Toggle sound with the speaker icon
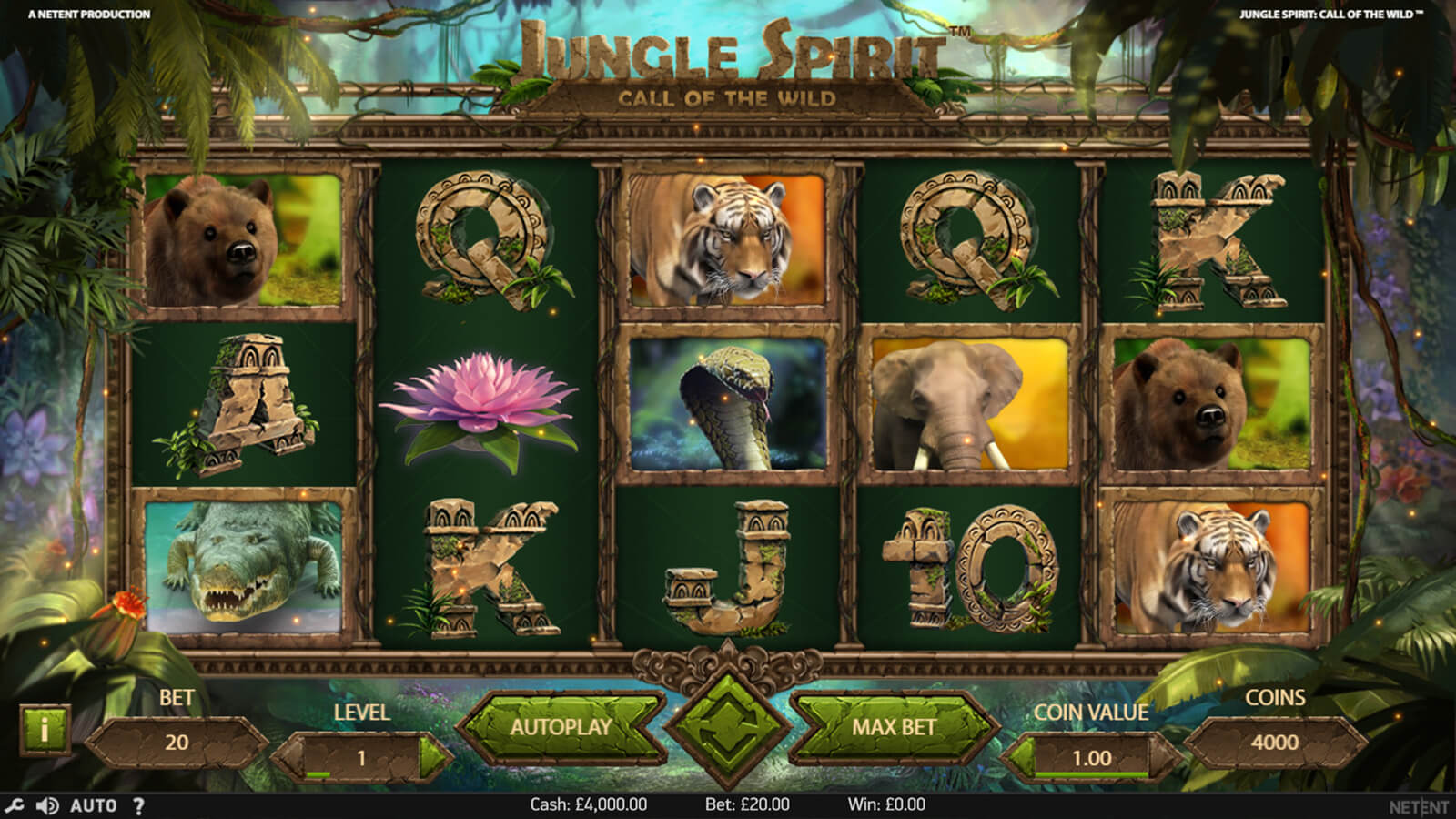The image size is (1456, 819). 47,805
